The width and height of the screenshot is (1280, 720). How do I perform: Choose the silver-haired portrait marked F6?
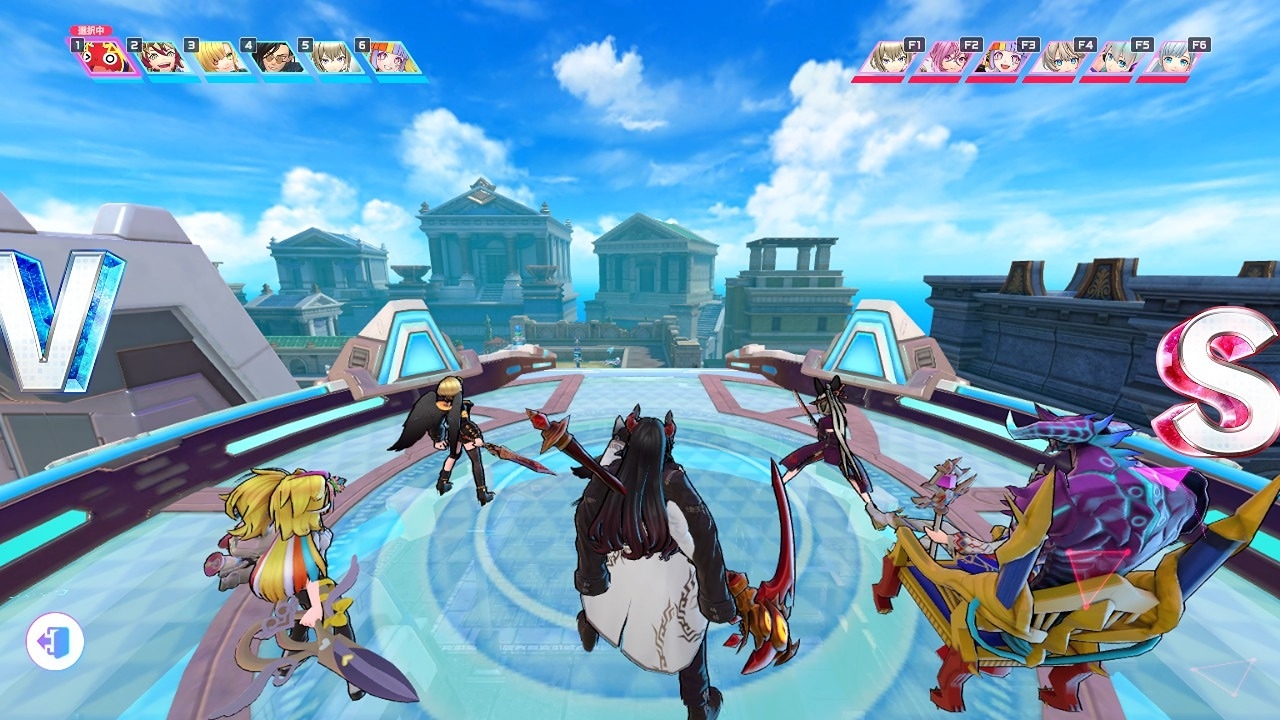click(x=1173, y=58)
